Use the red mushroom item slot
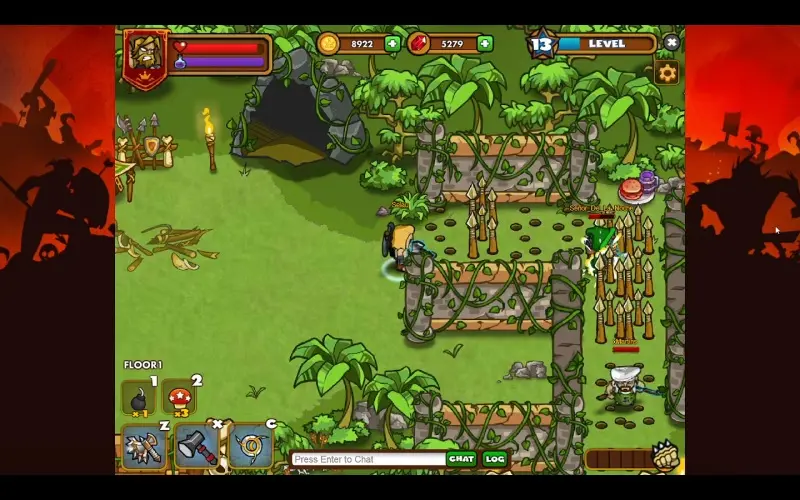800x500 pixels. (x=180, y=399)
